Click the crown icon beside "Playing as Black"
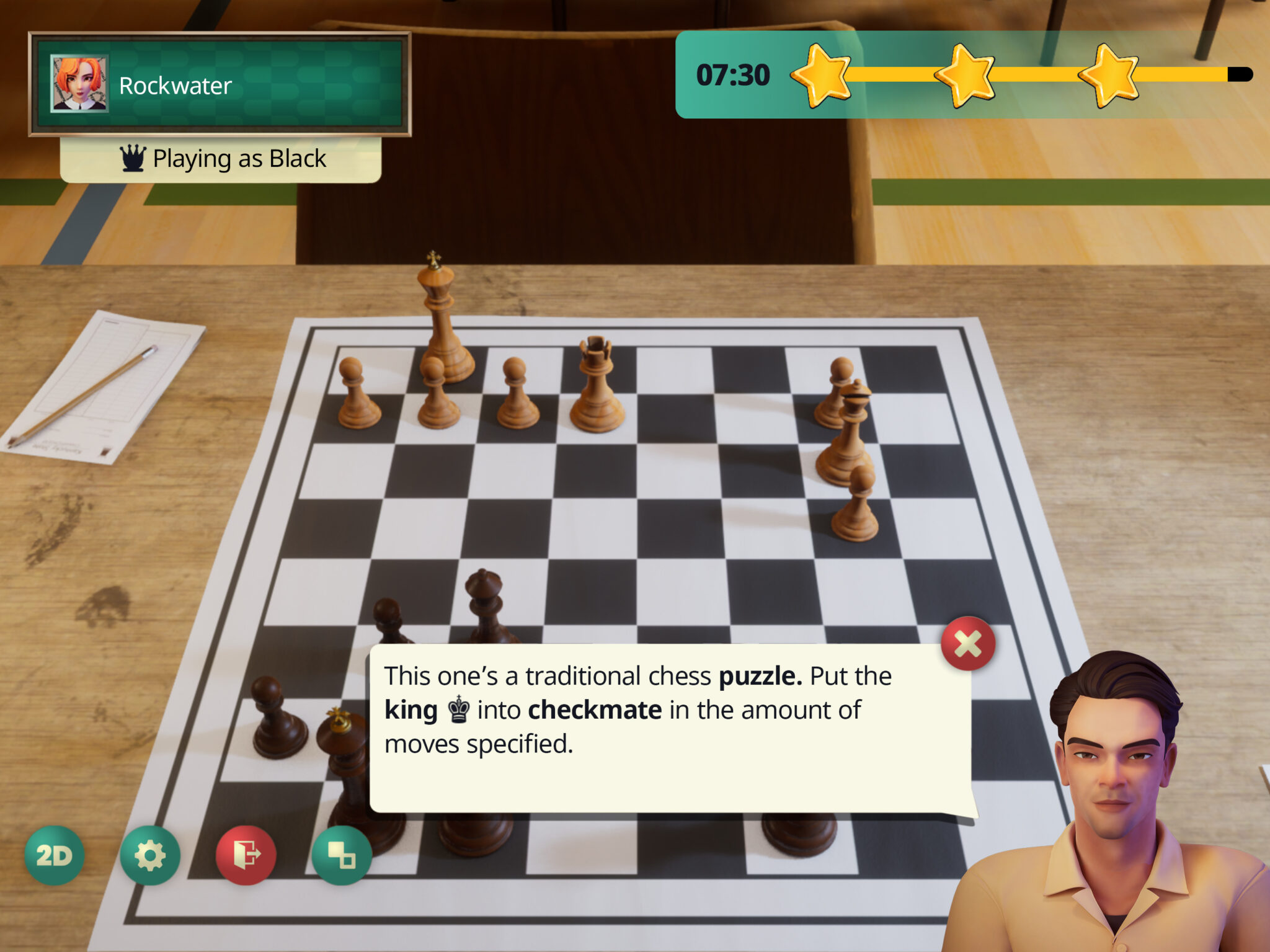The width and height of the screenshot is (1270, 952). pyautogui.click(x=132, y=159)
